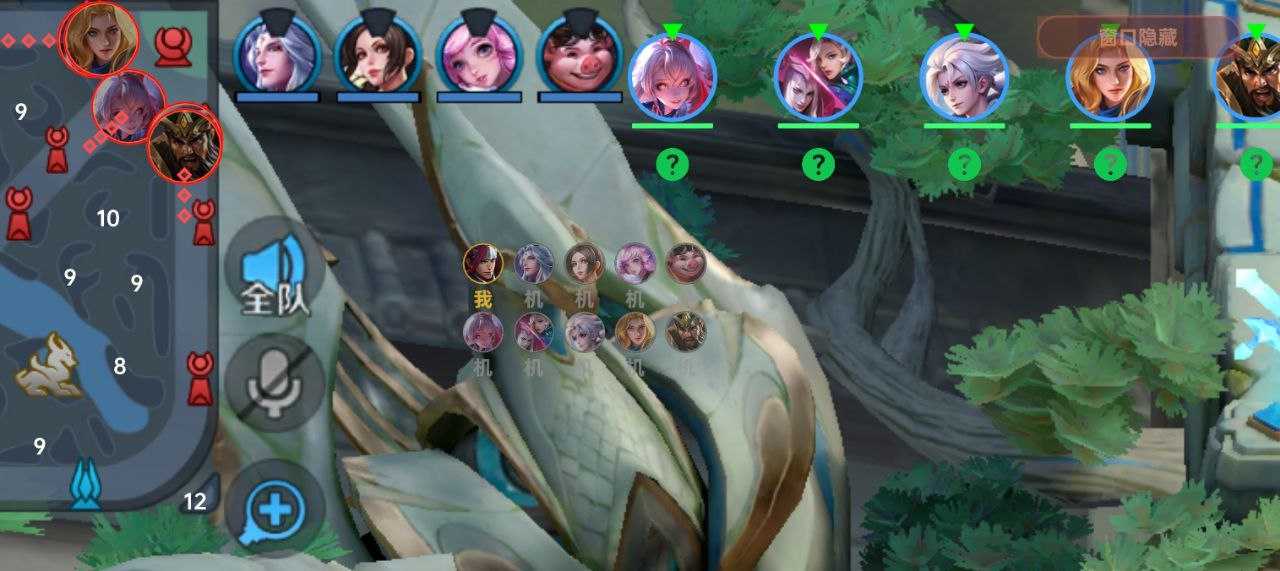The width and height of the screenshot is (1280, 571).
Task: Pick the large red-bow pink-haired girl portrait
Action: [x=672, y=76]
